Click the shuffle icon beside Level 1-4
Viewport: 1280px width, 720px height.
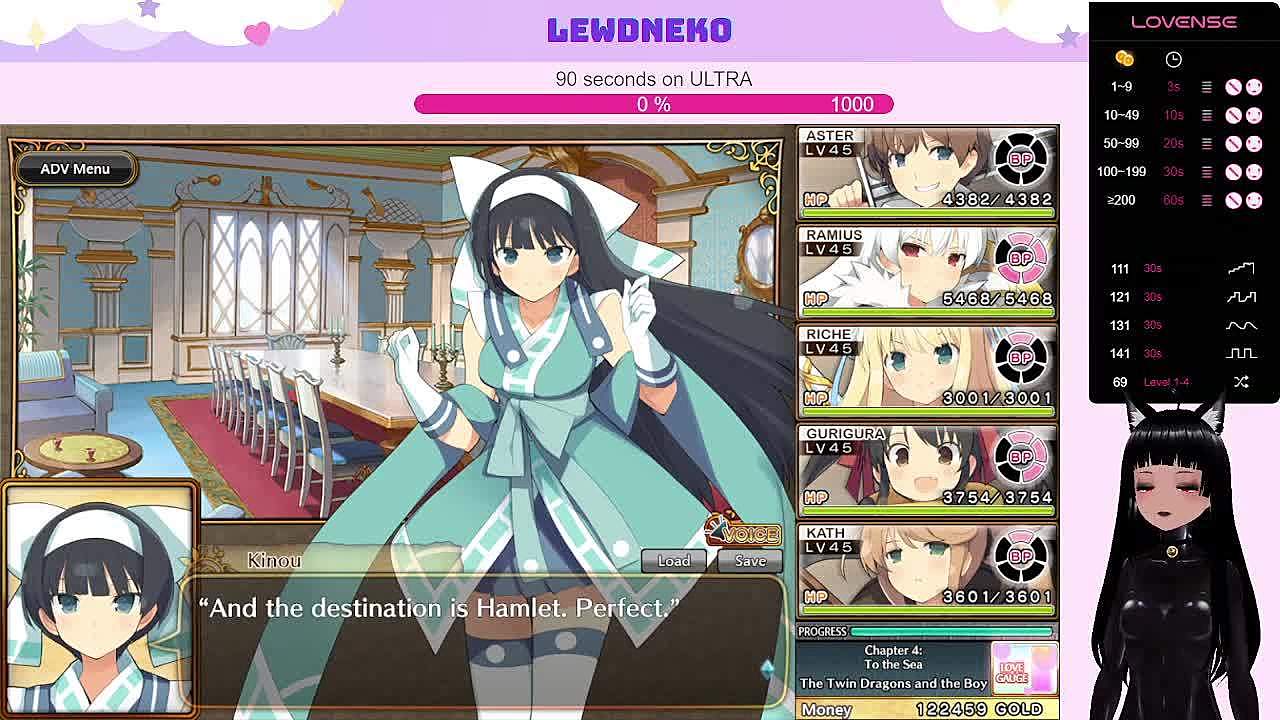point(1241,382)
